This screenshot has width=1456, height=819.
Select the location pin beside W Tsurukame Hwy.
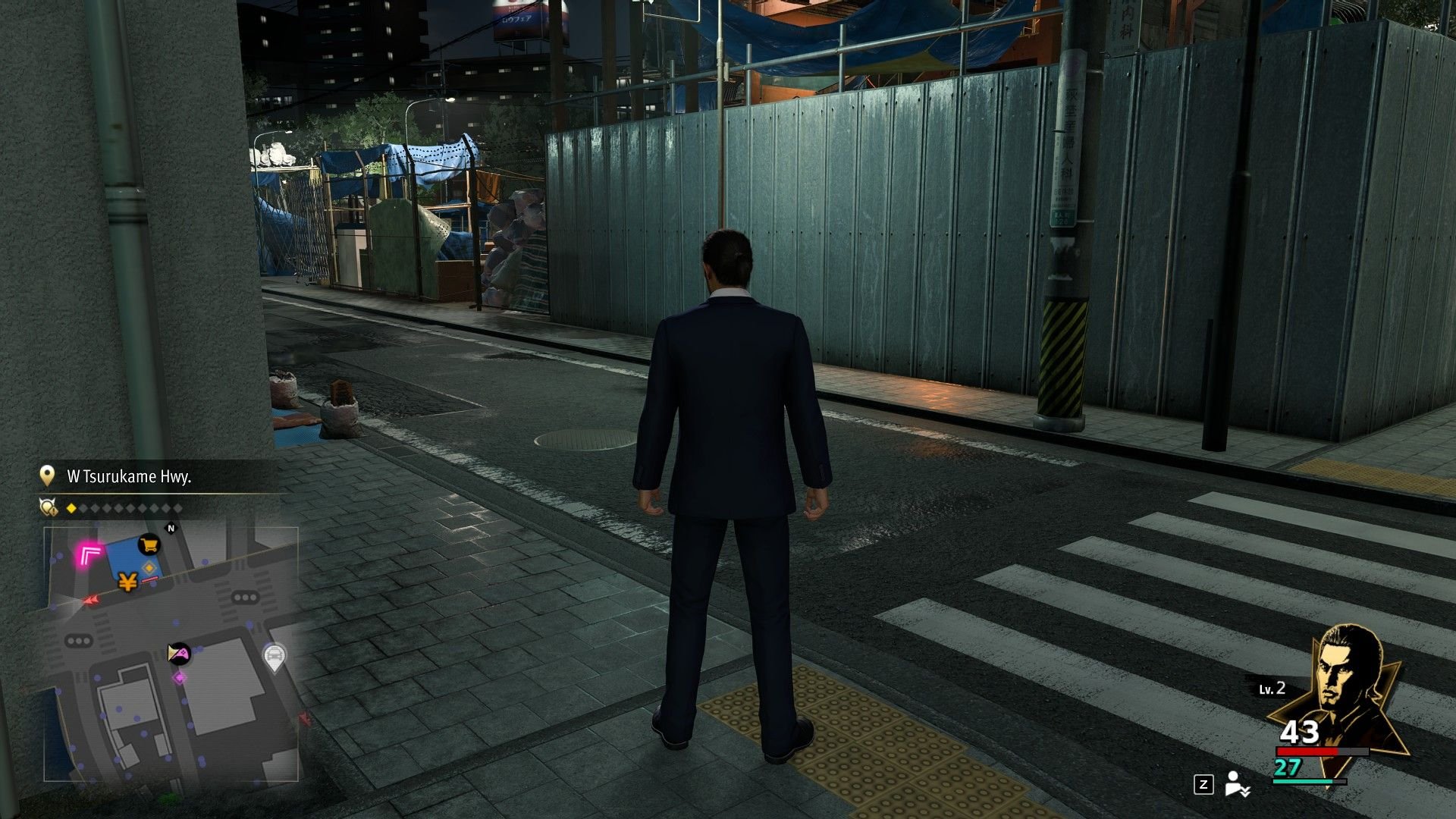(x=48, y=475)
